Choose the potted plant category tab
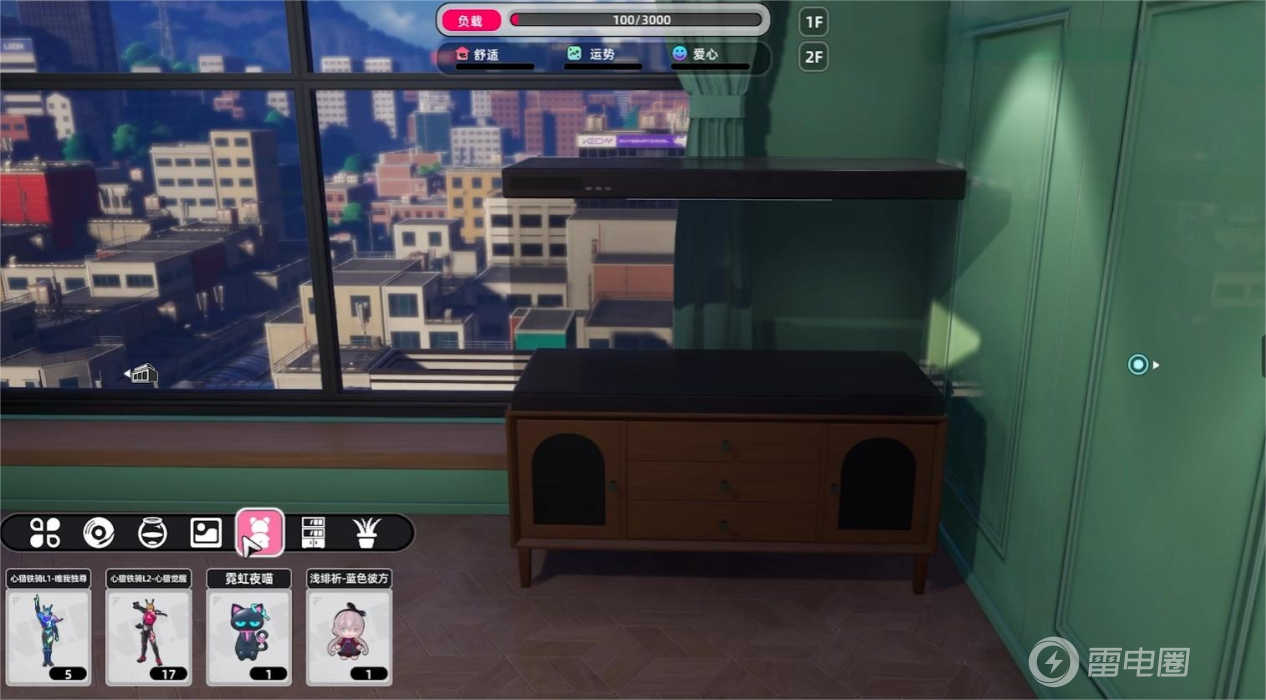This screenshot has width=1266, height=700. [367, 532]
